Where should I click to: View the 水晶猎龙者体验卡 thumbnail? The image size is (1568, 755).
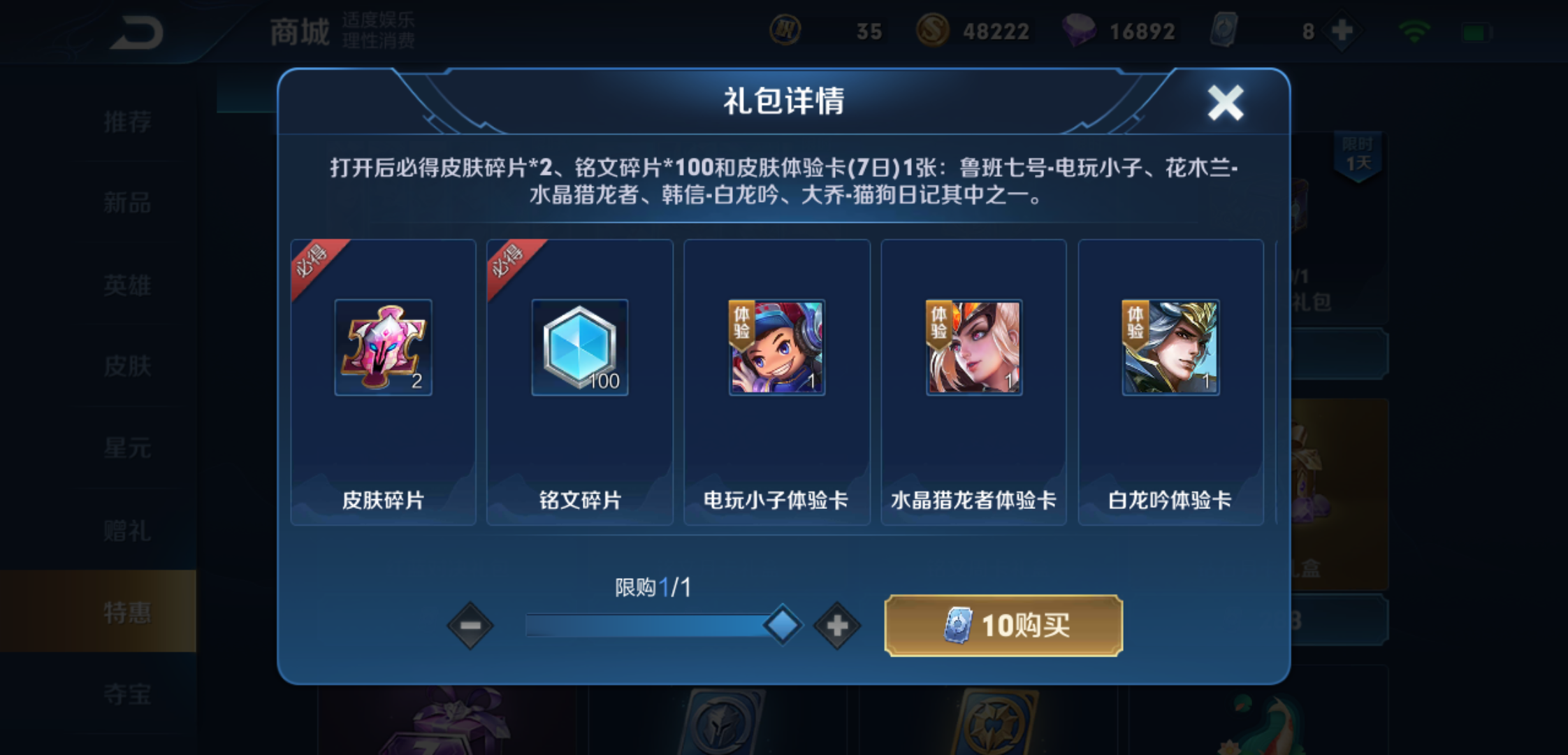[x=973, y=347]
